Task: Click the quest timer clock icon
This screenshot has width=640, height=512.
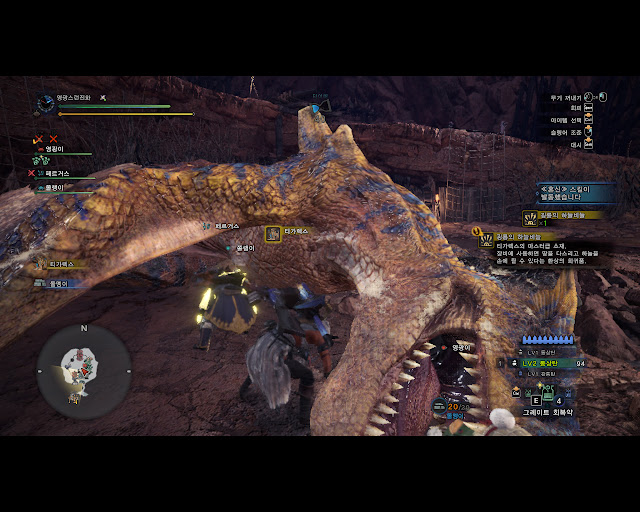Action: pos(46,102)
